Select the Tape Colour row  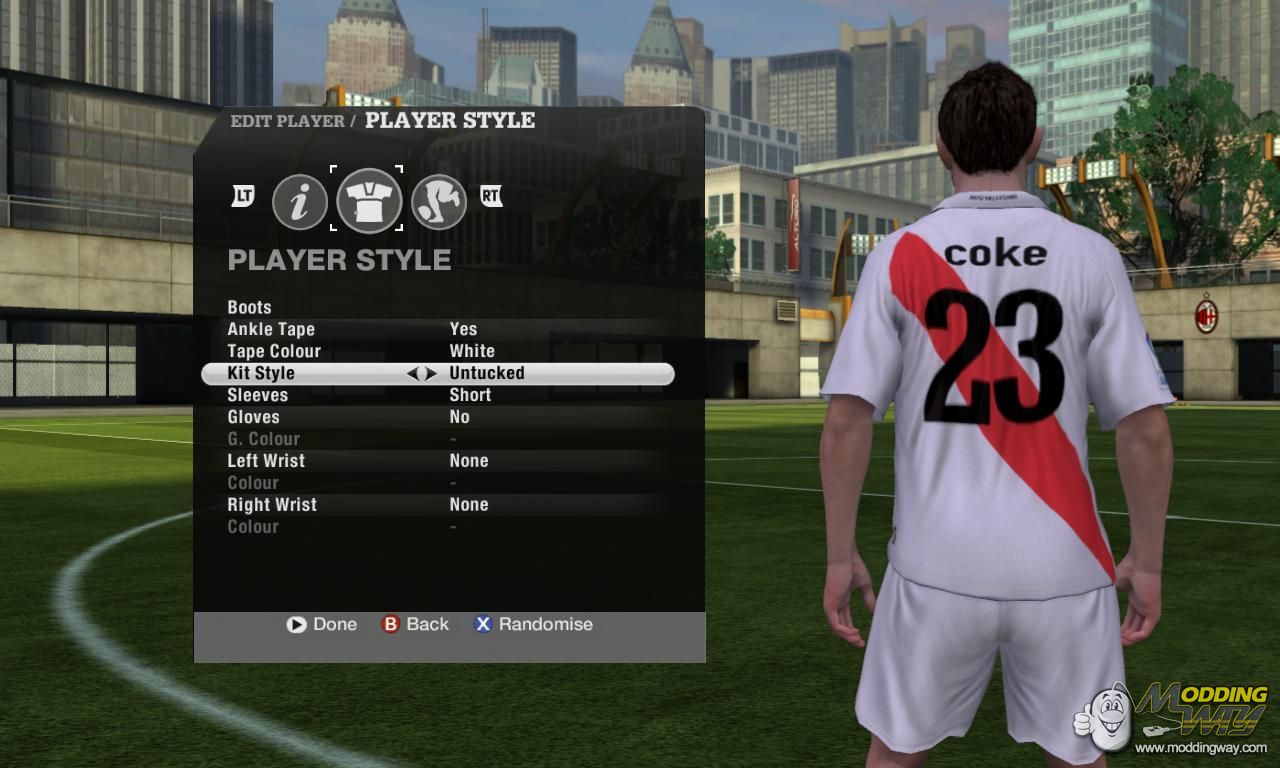[x=274, y=351]
